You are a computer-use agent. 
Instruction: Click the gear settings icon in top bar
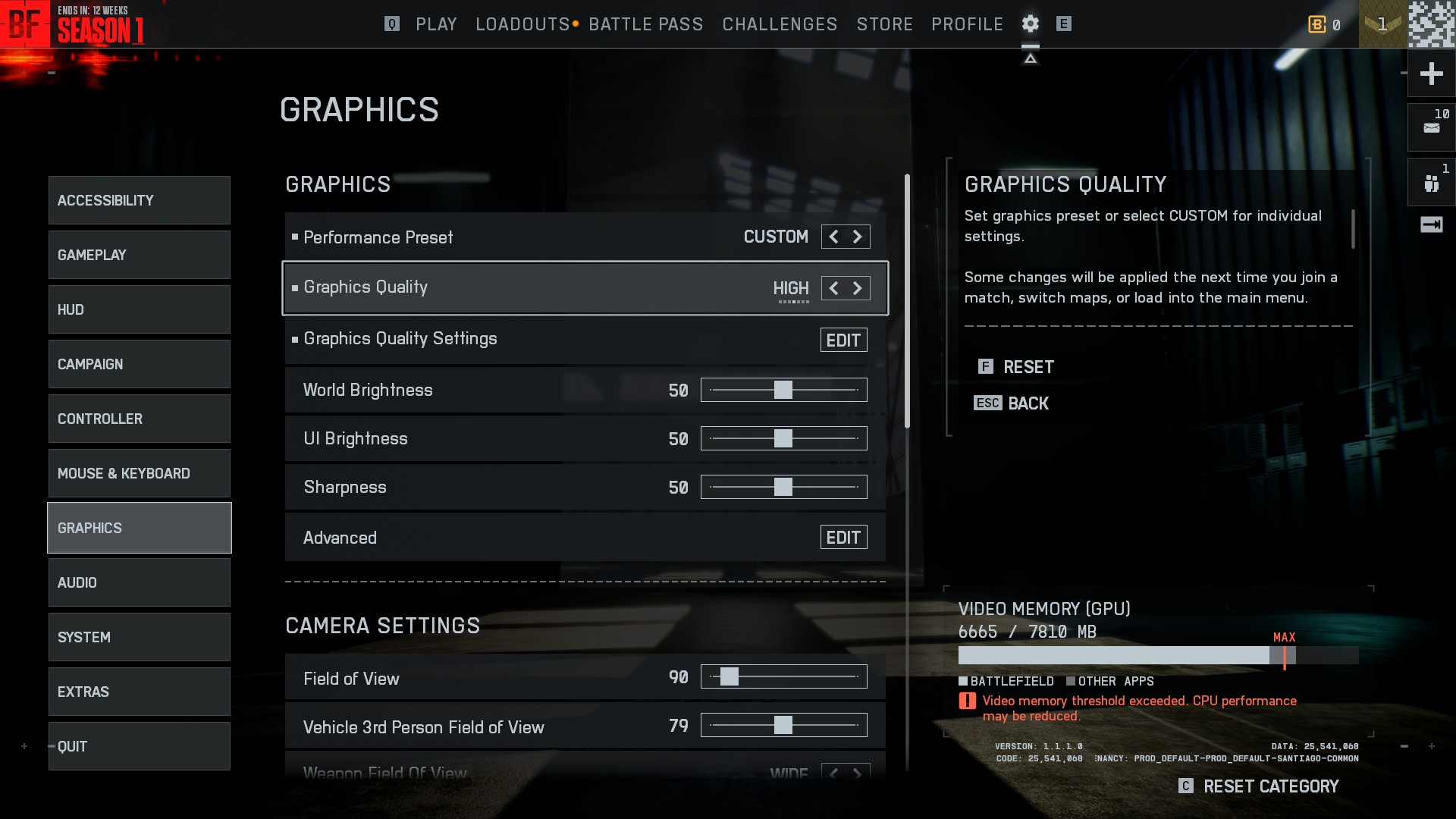[1030, 24]
